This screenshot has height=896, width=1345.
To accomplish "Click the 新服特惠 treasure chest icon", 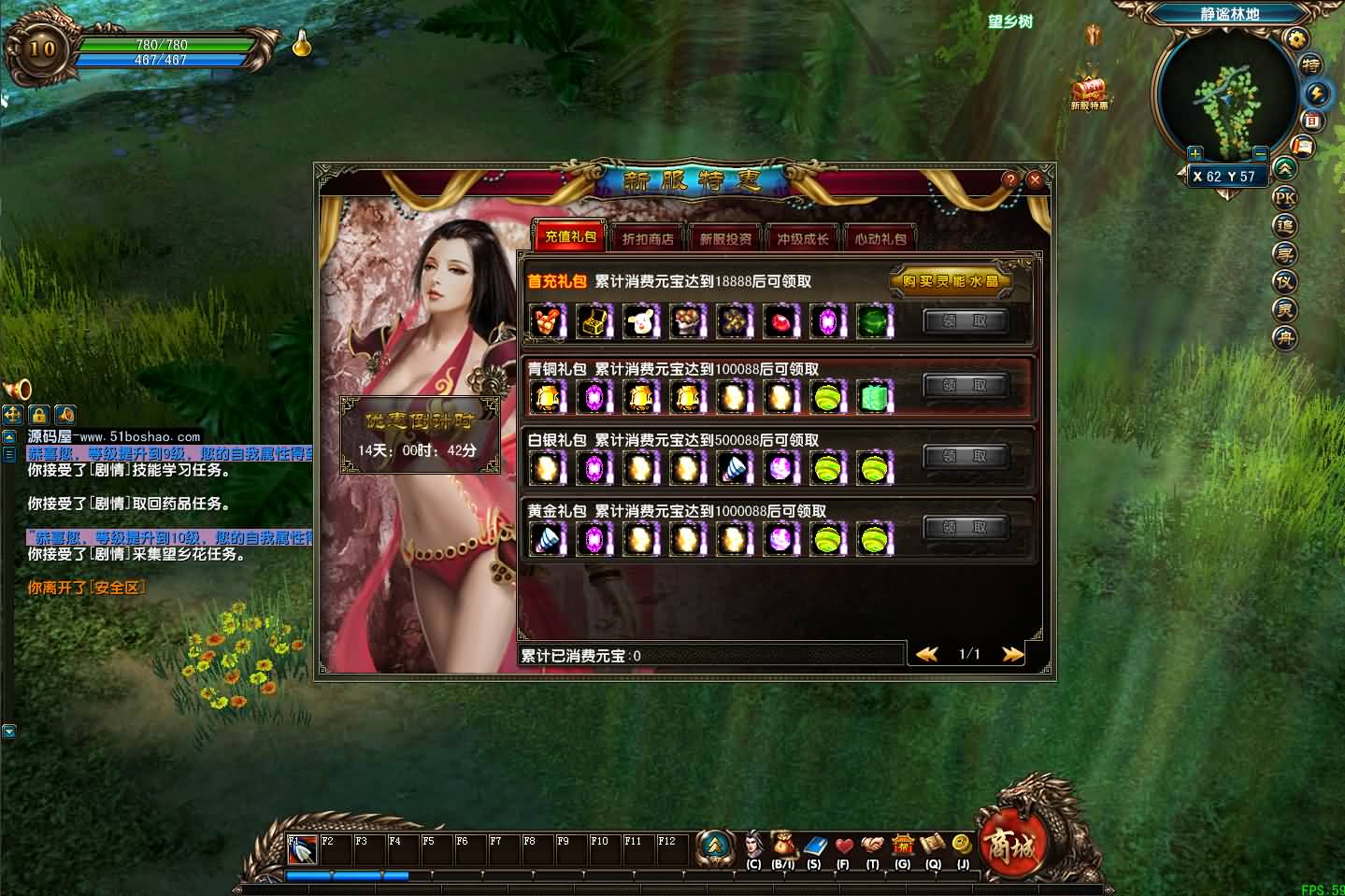I will pyautogui.click(x=1090, y=91).
